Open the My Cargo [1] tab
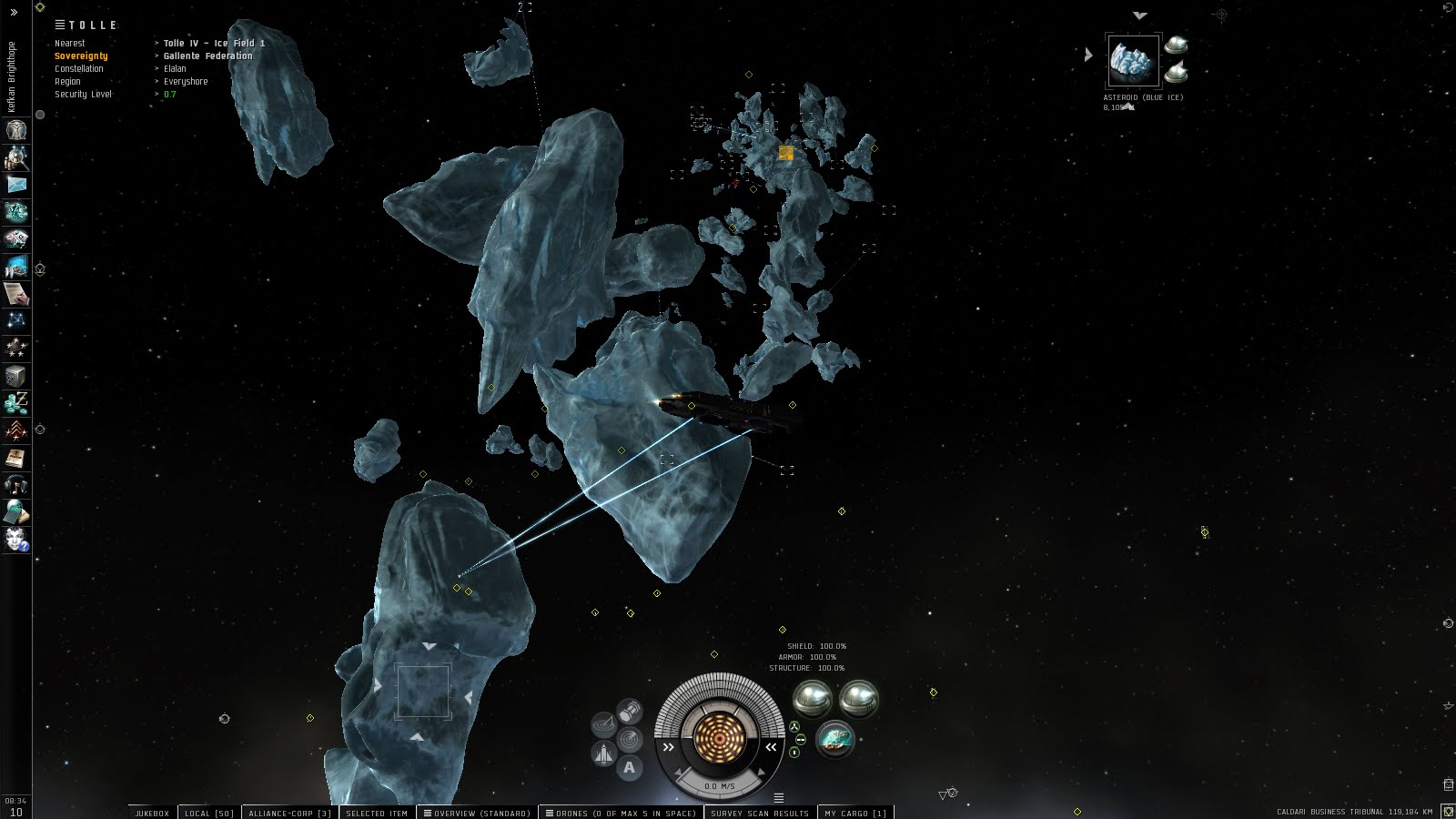Screen dimensions: 1456x819 click(854, 813)
